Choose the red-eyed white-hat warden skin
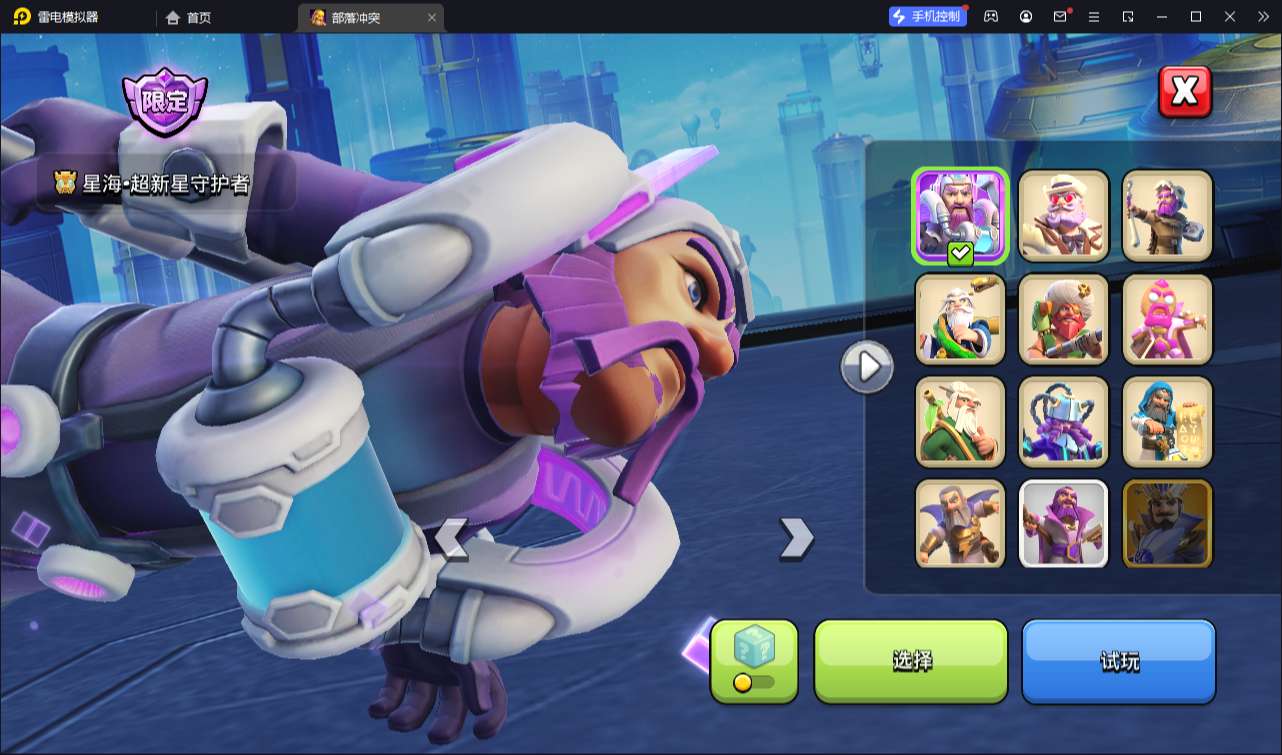The width and height of the screenshot is (1282, 755). pos(1064,215)
